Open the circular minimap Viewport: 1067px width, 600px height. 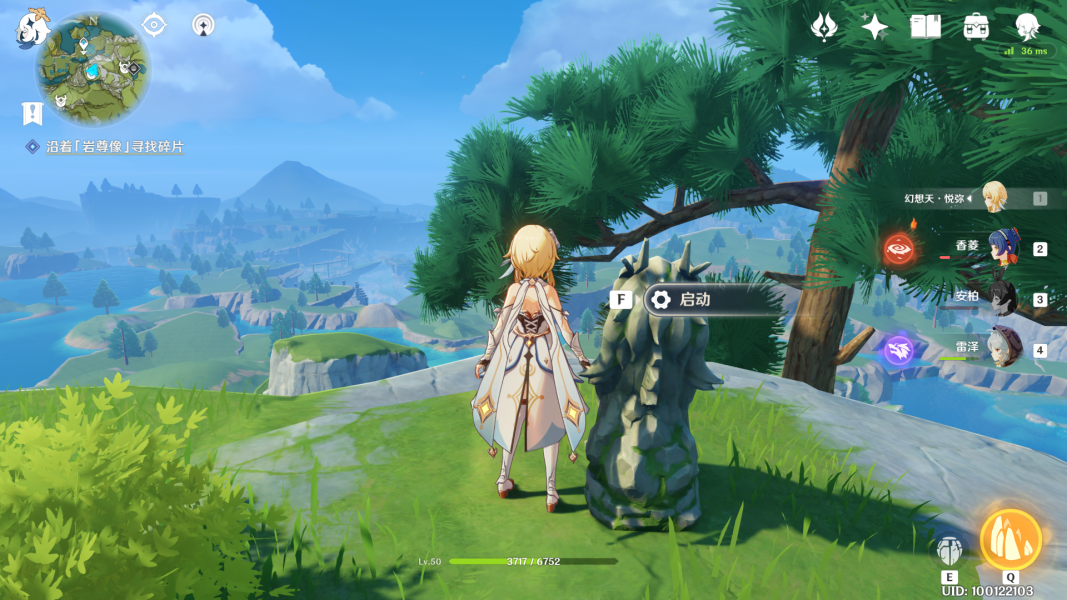pos(94,69)
